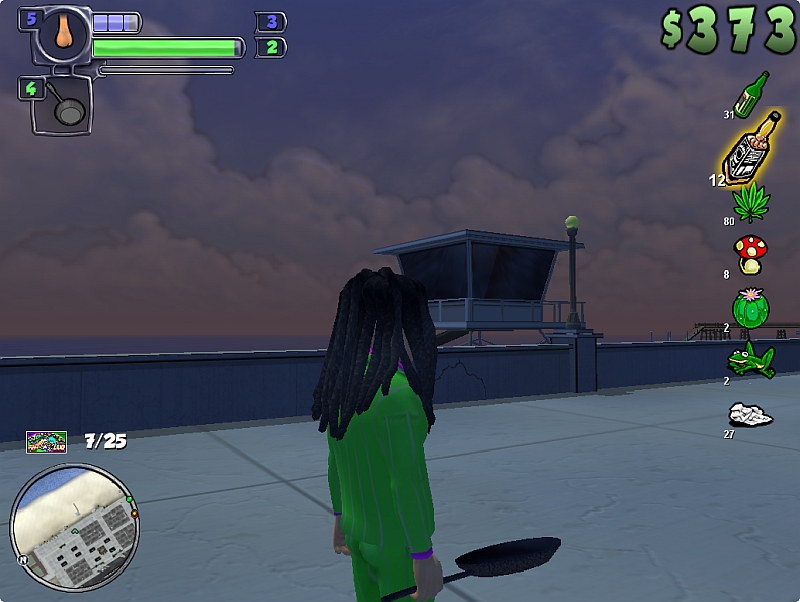Choose the green frog item
This screenshot has width=800, height=602.
tap(750, 359)
